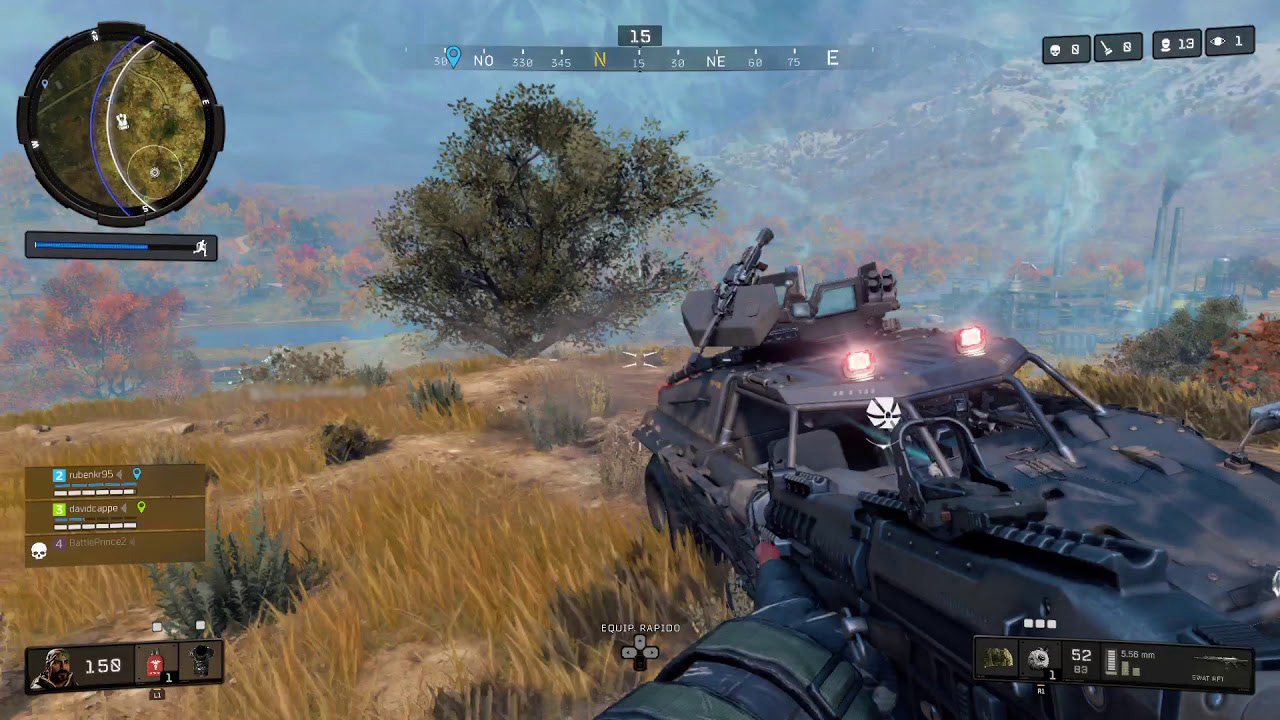Select the cluster grenade equipment slot

click(1040, 659)
